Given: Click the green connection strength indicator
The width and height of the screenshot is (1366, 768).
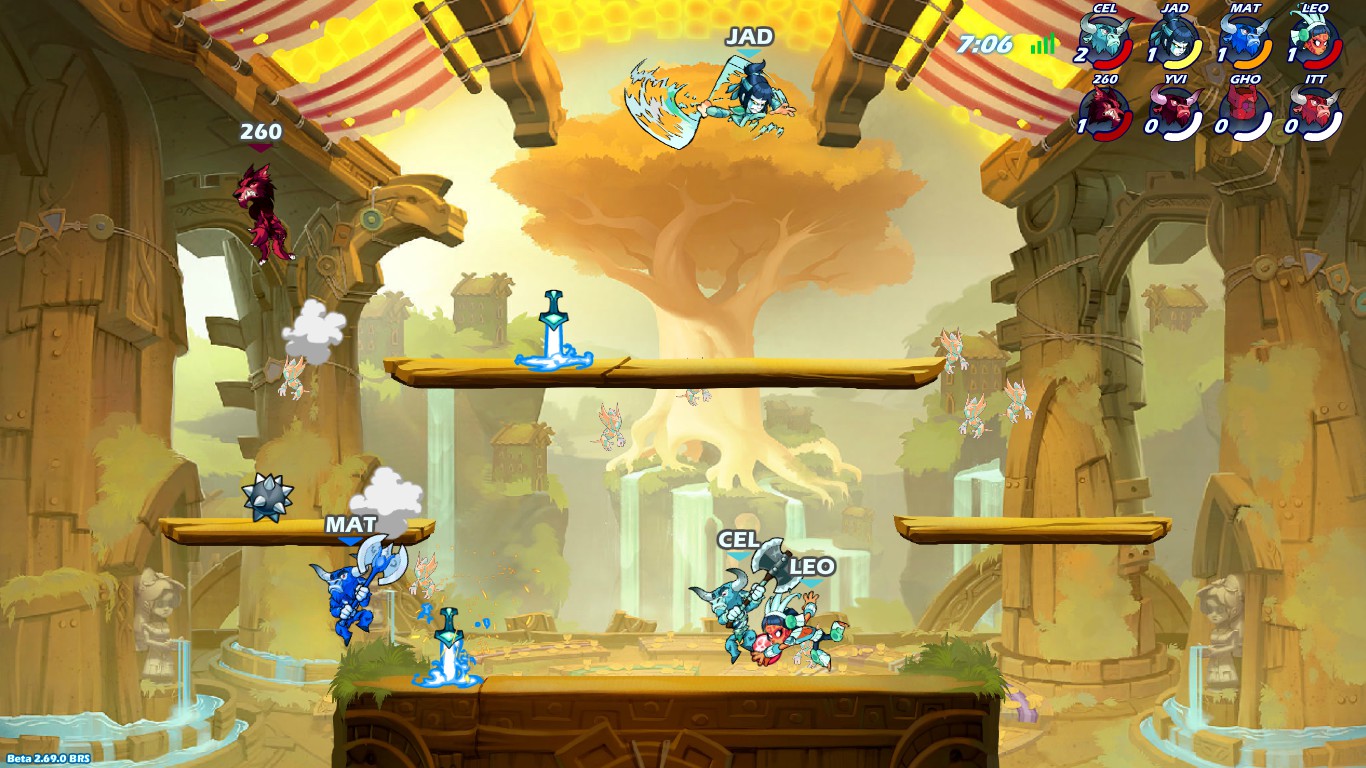Looking at the screenshot, I should (x=1040, y=43).
